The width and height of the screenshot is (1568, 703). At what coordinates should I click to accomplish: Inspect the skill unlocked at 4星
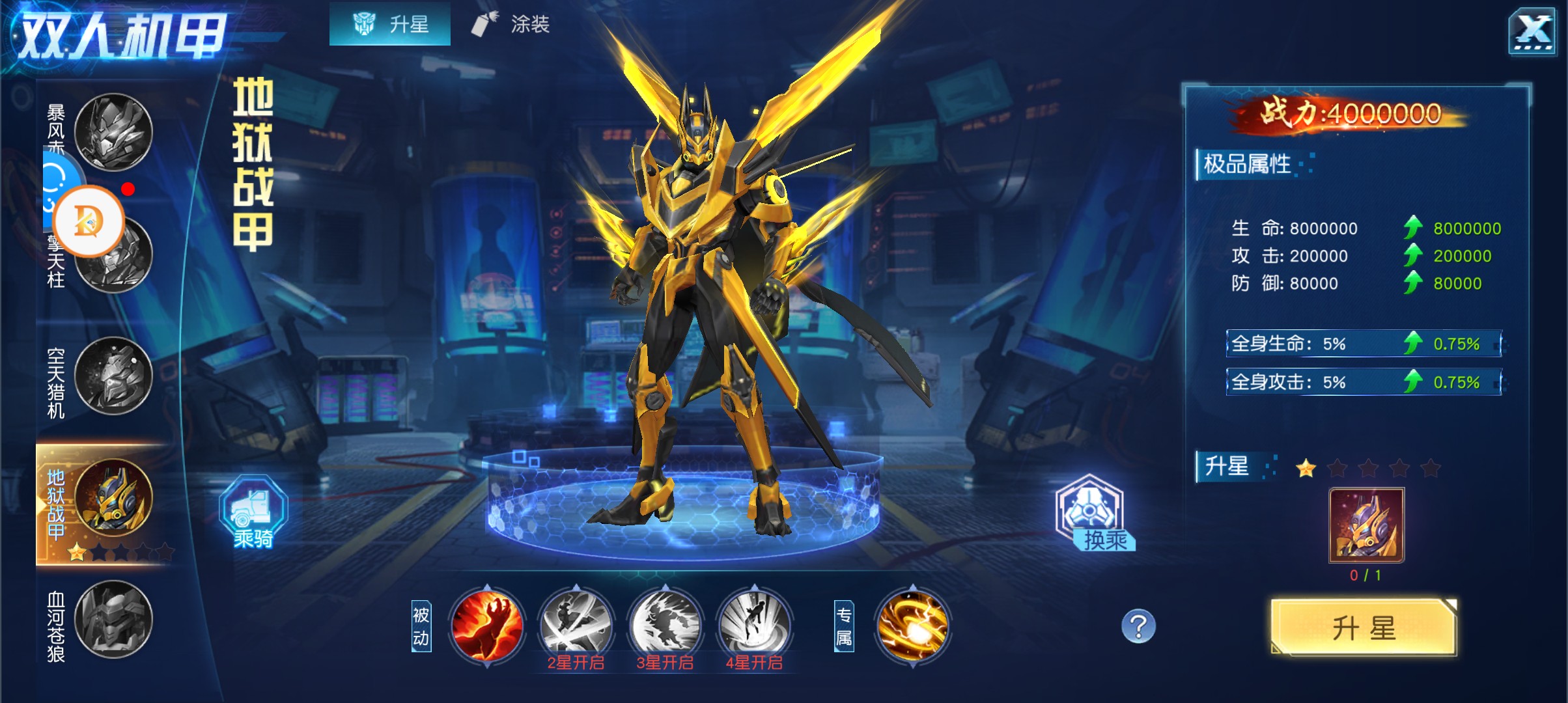[x=754, y=625]
